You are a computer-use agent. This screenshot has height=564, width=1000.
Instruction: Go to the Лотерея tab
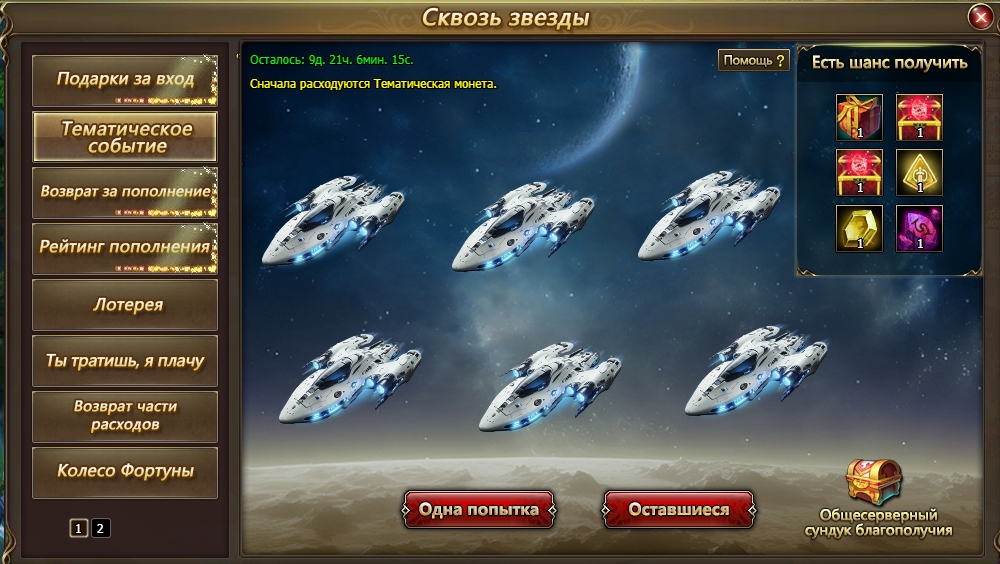(x=125, y=305)
